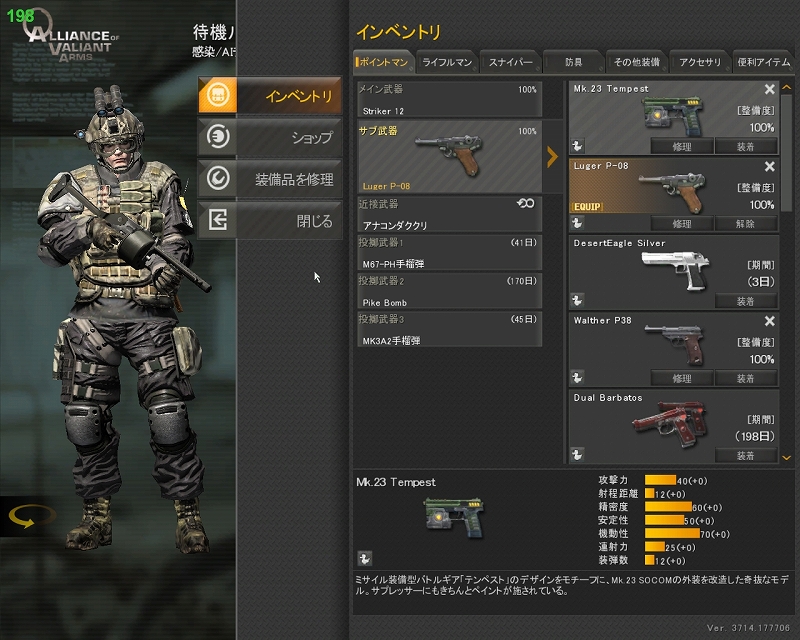
Task: Open the その他装備 tab
Action: 636,62
